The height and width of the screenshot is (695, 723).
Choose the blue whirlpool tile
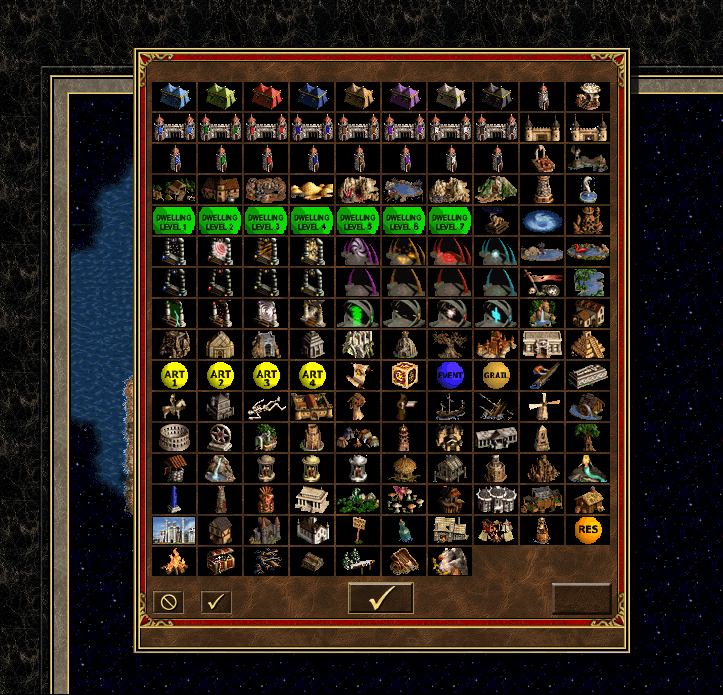coord(542,220)
